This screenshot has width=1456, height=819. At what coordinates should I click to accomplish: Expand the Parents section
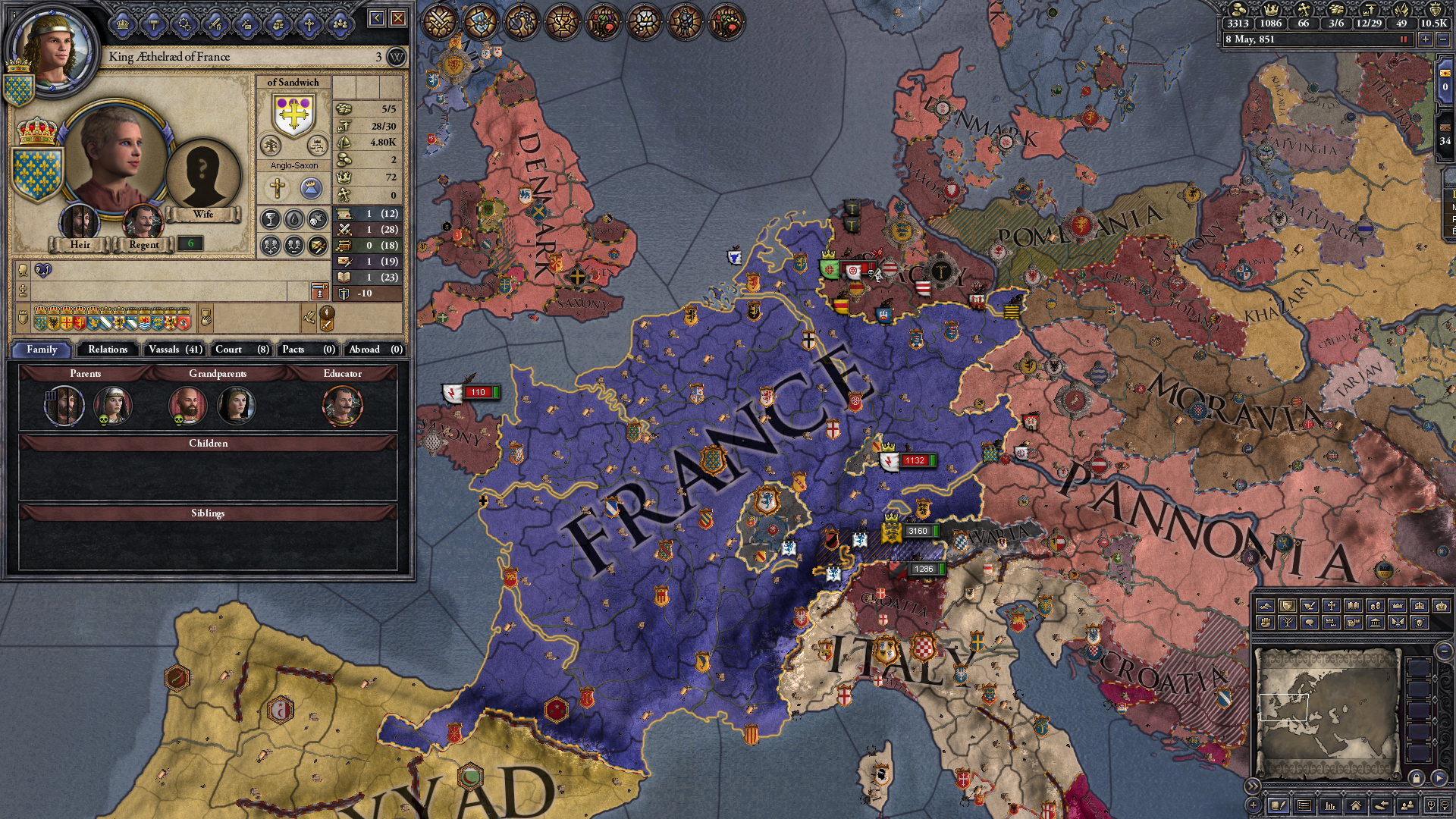[86, 373]
